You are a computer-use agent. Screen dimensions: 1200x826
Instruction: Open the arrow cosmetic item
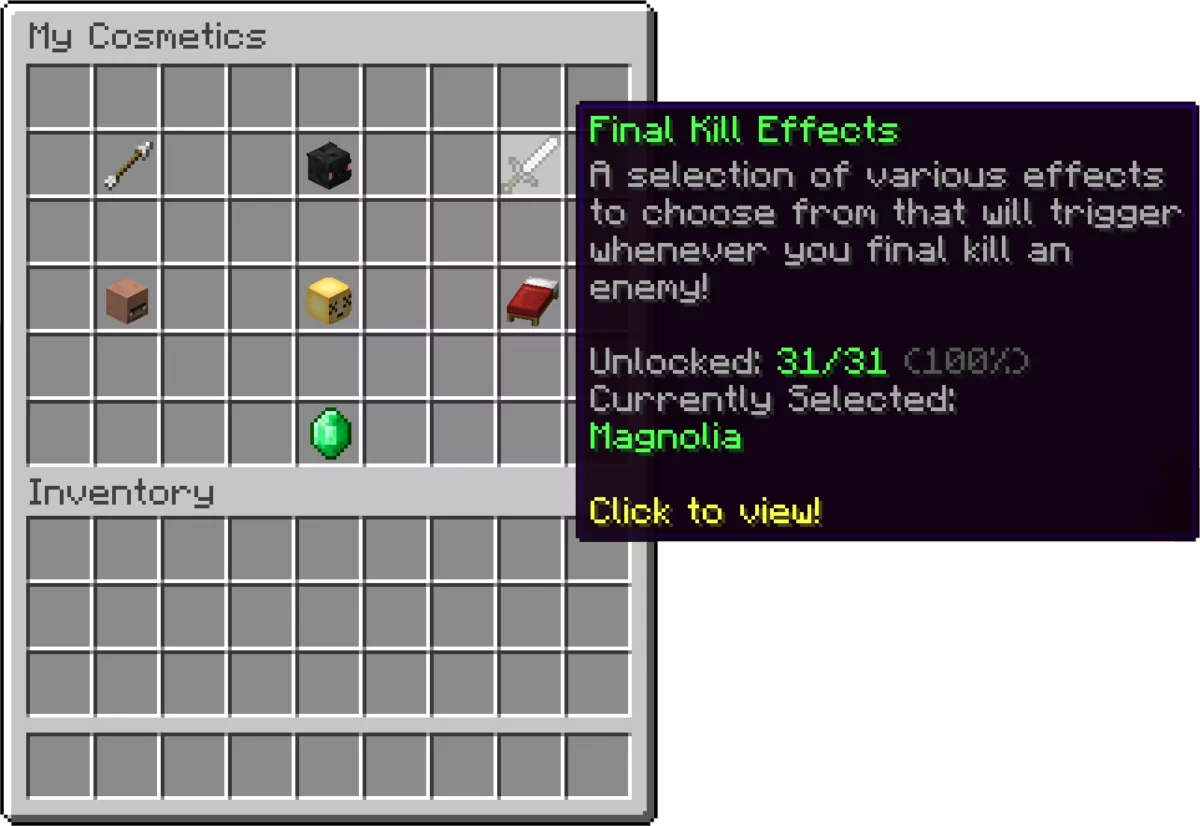click(x=127, y=165)
